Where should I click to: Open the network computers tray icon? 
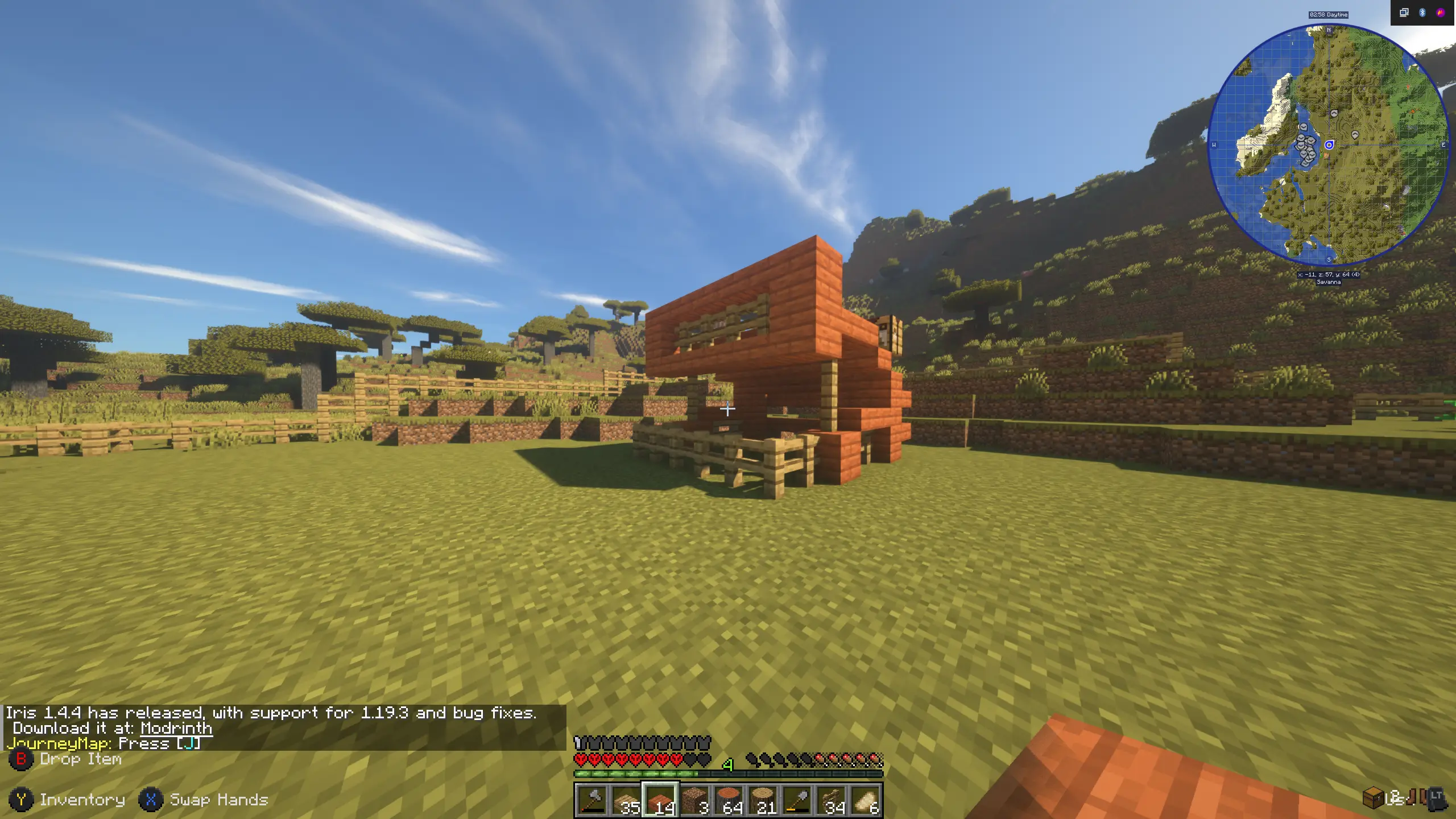click(x=1404, y=13)
